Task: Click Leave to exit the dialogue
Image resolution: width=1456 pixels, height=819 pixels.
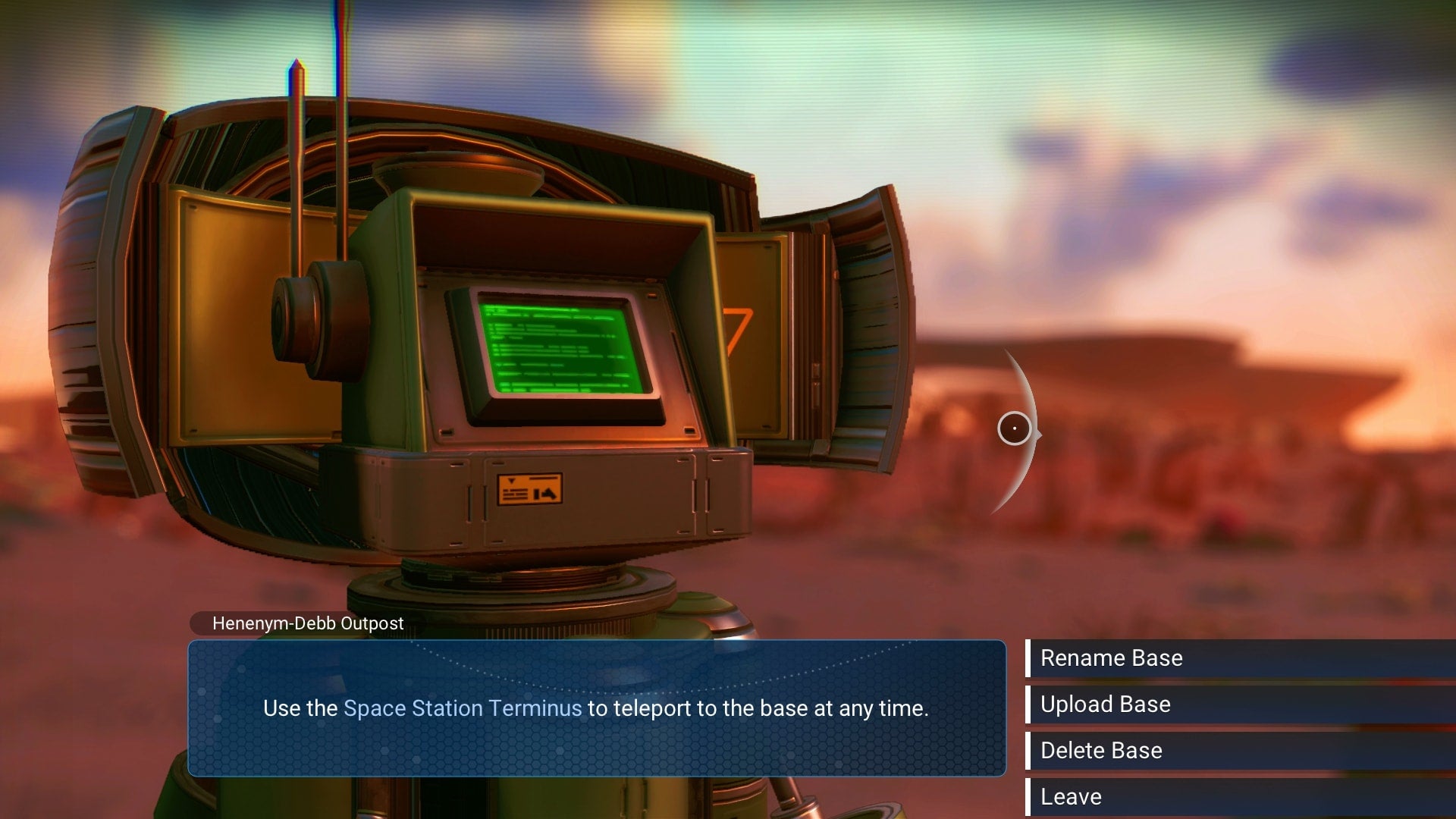Action: (1071, 796)
